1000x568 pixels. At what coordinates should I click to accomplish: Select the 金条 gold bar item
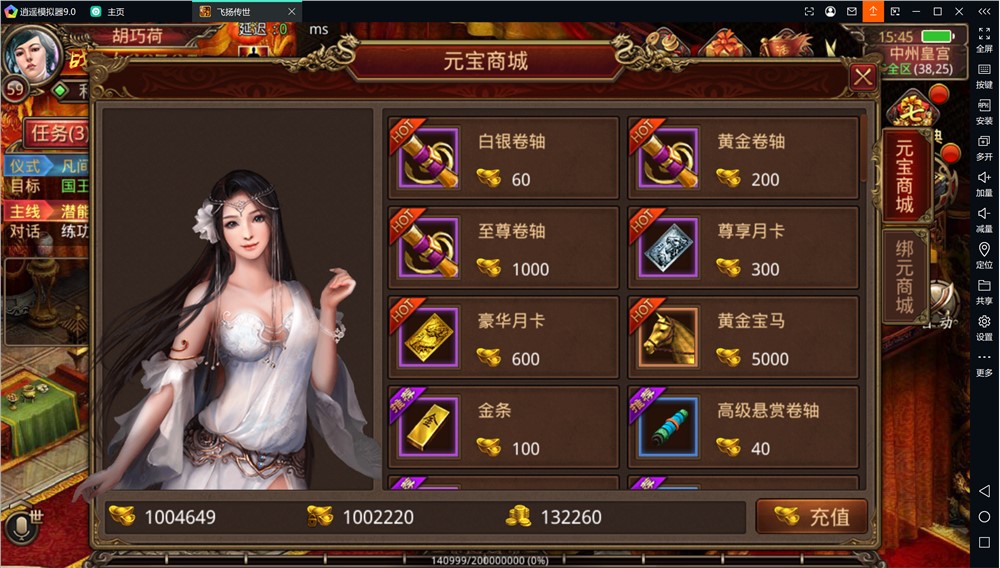tap(503, 428)
